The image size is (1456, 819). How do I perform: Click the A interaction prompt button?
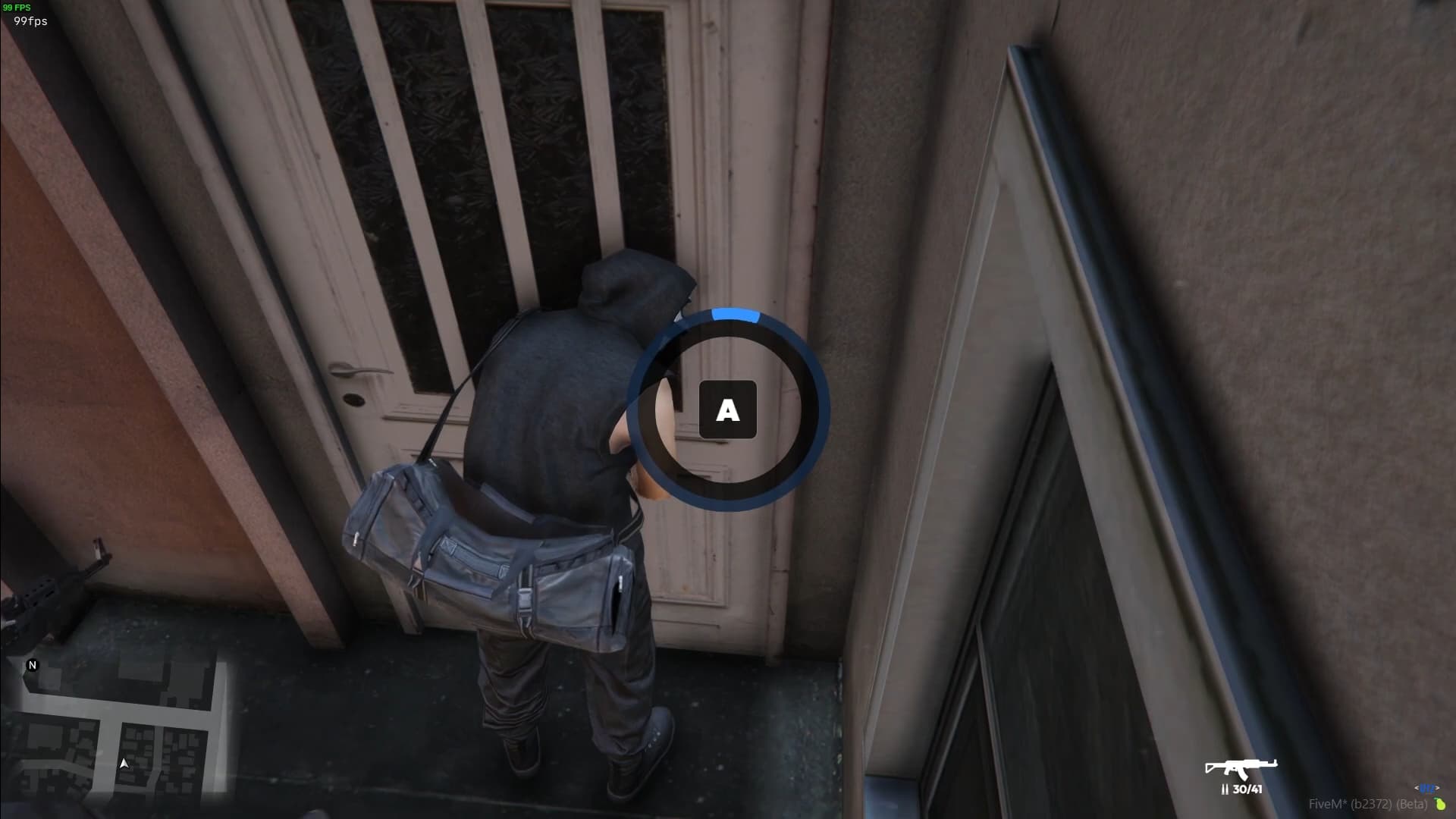coord(727,410)
